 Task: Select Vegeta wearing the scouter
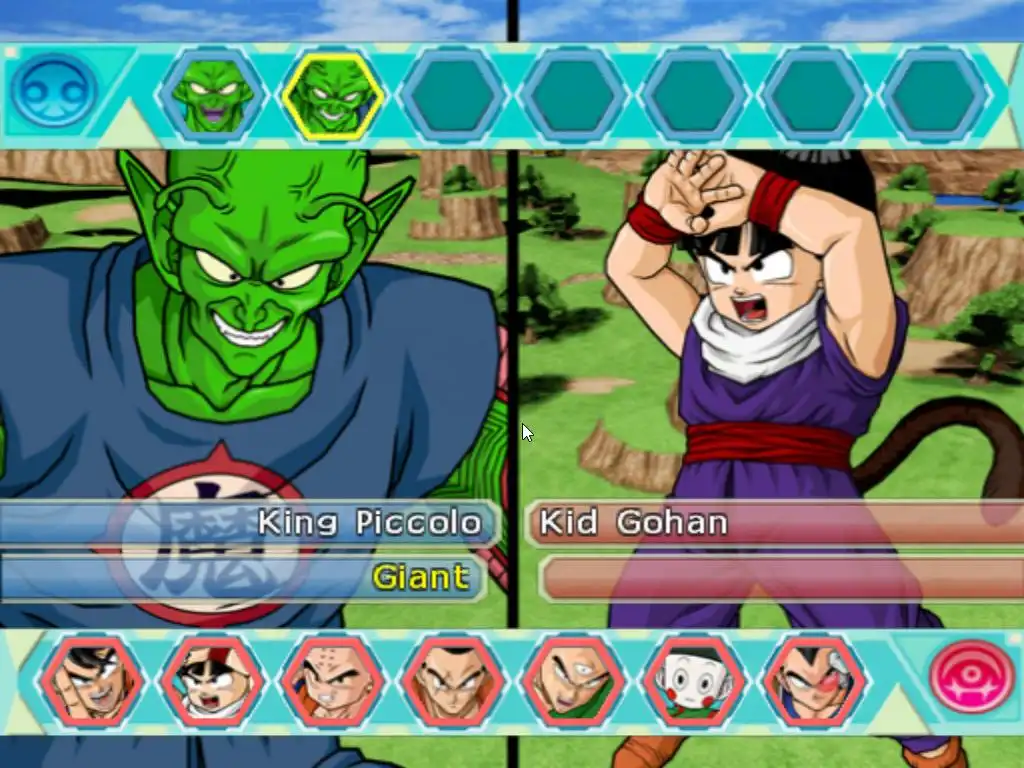[x=814, y=681]
